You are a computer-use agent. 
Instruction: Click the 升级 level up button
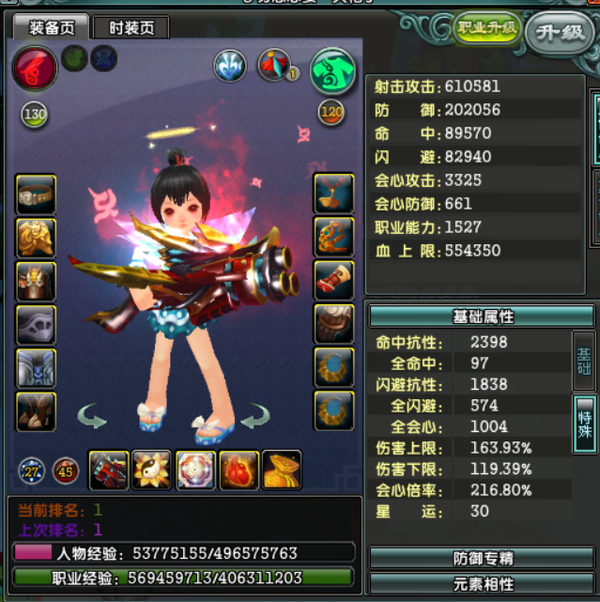pyautogui.click(x=558, y=31)
